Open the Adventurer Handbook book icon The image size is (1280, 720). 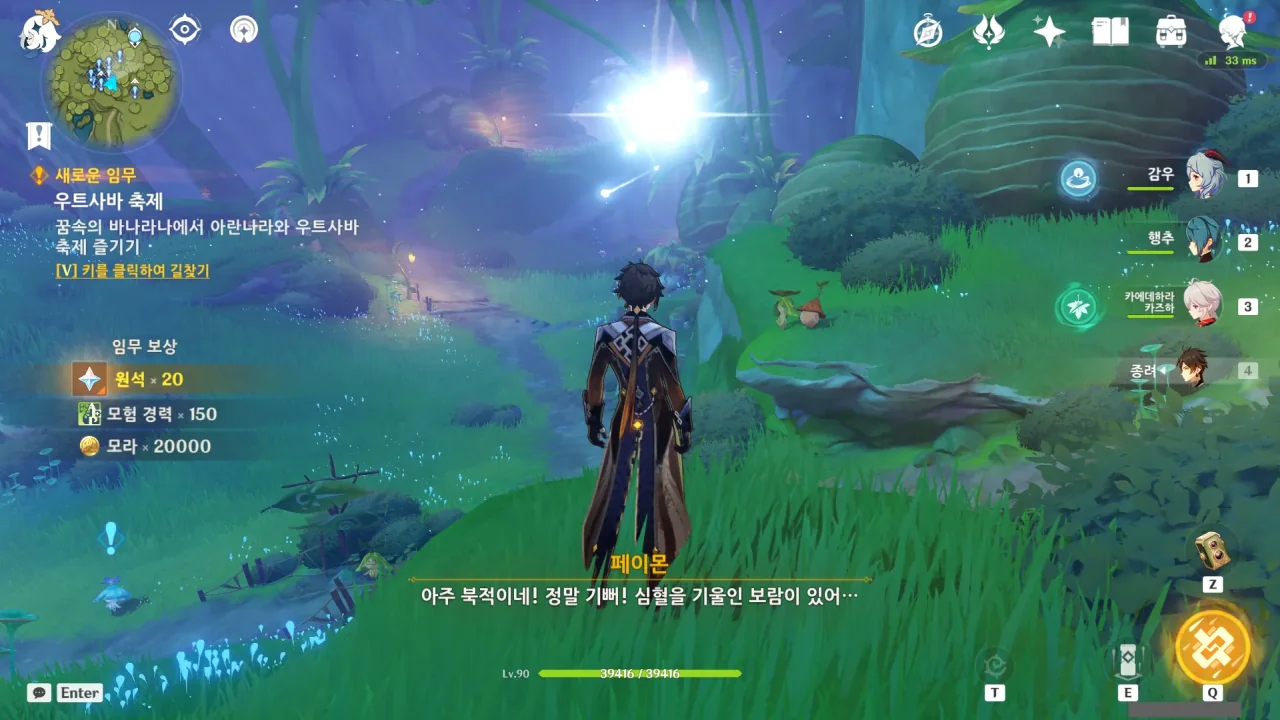click(1110, 32)
